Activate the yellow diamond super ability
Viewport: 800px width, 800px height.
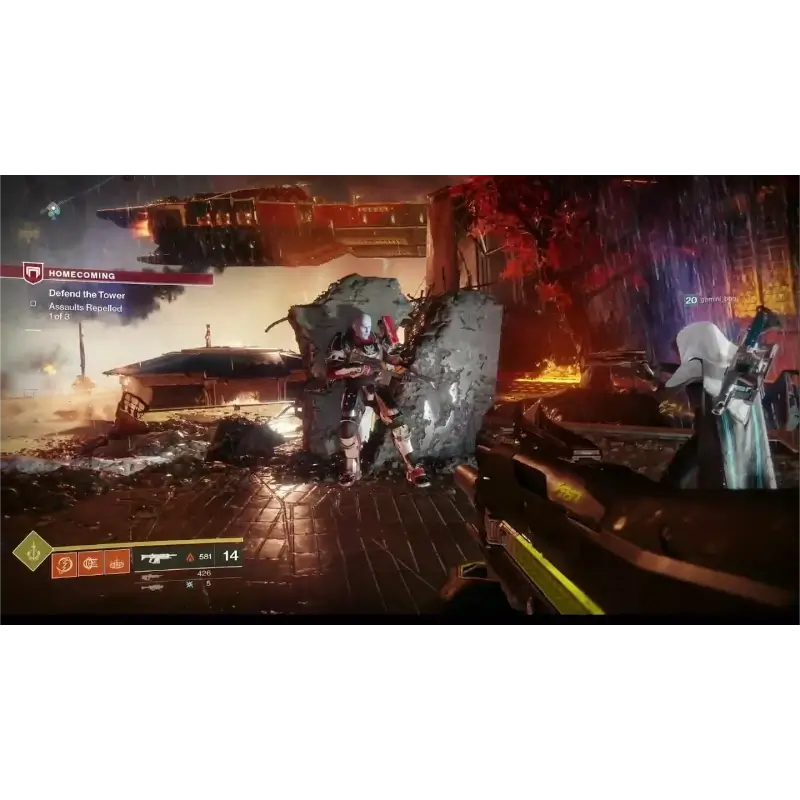click(32, 551)
